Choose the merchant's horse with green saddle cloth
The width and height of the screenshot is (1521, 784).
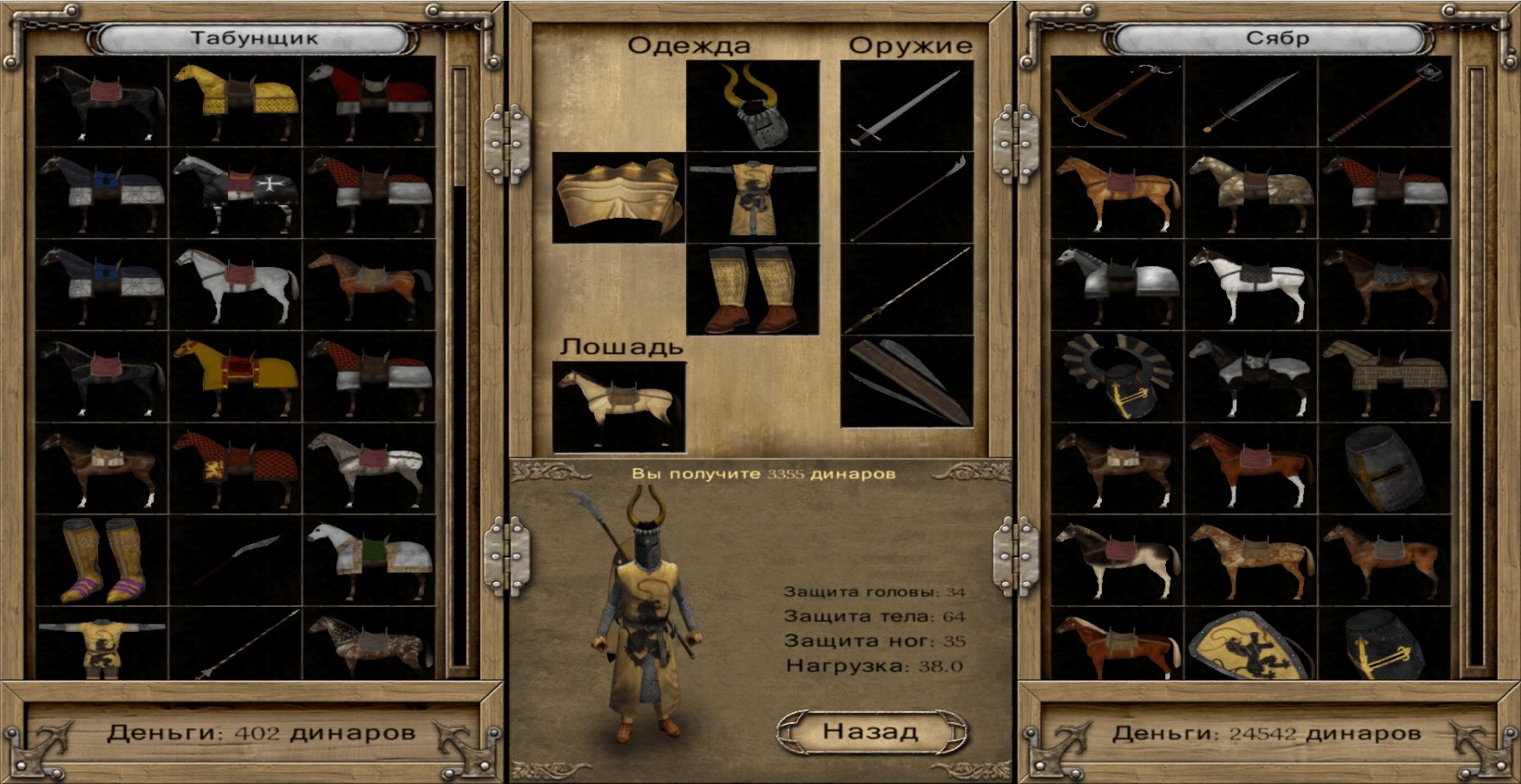[369, 559]
